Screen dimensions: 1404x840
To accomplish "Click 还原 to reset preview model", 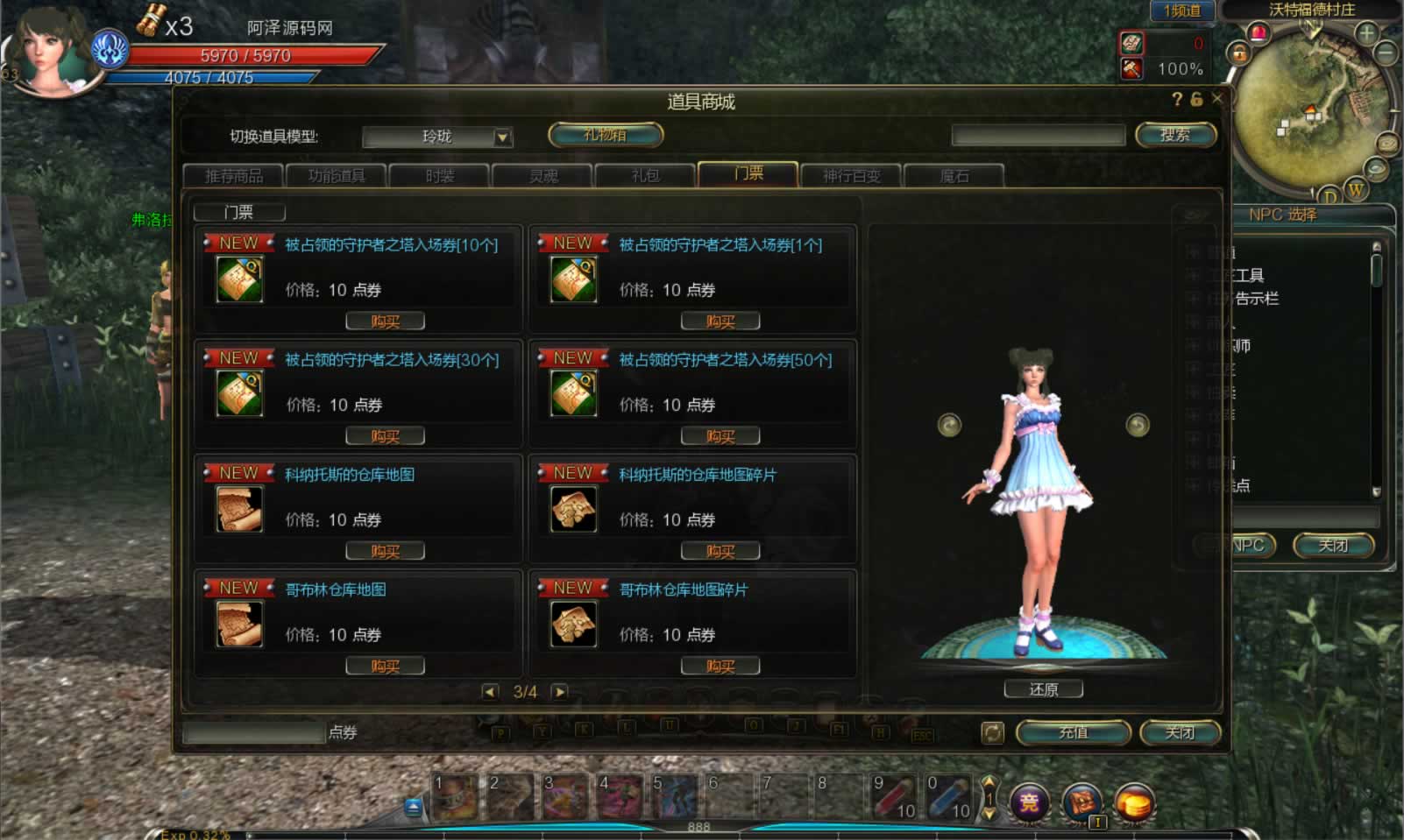I will [x=1043, y=689].
